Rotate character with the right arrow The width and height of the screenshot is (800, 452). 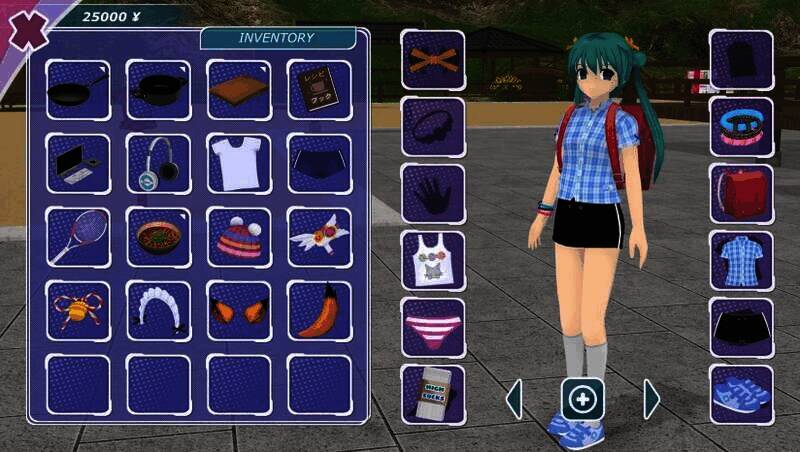pyautogui.click(x=652, y=399)
